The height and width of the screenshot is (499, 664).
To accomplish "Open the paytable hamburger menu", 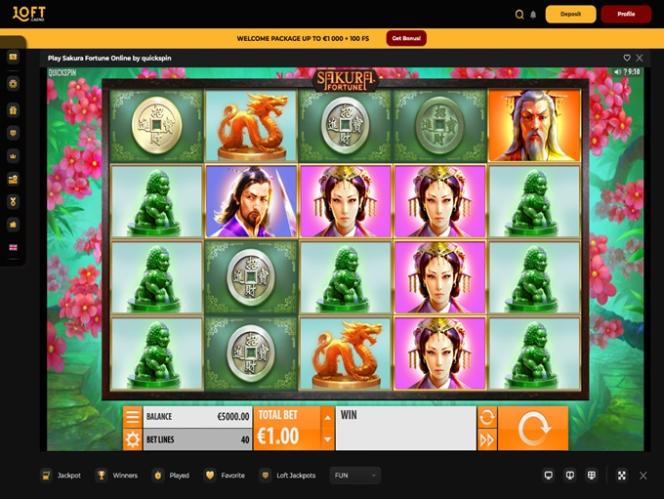I will click(x=132, y=417).
